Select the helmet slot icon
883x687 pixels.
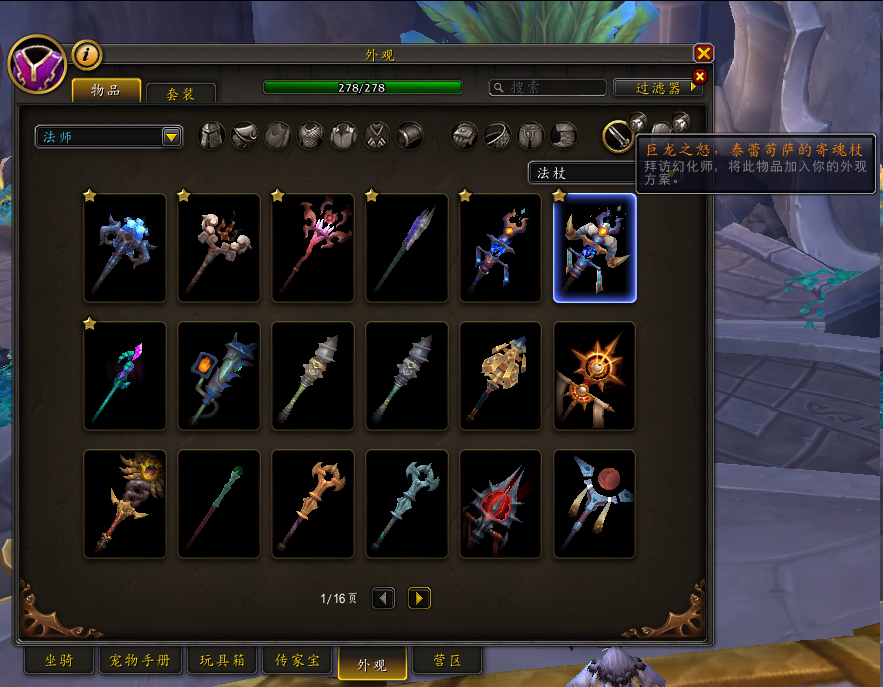(x=212, y=135)
